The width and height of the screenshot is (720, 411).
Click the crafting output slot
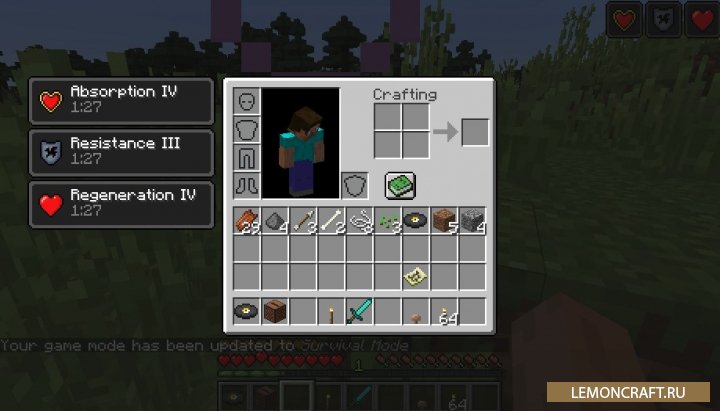point(475,131)
